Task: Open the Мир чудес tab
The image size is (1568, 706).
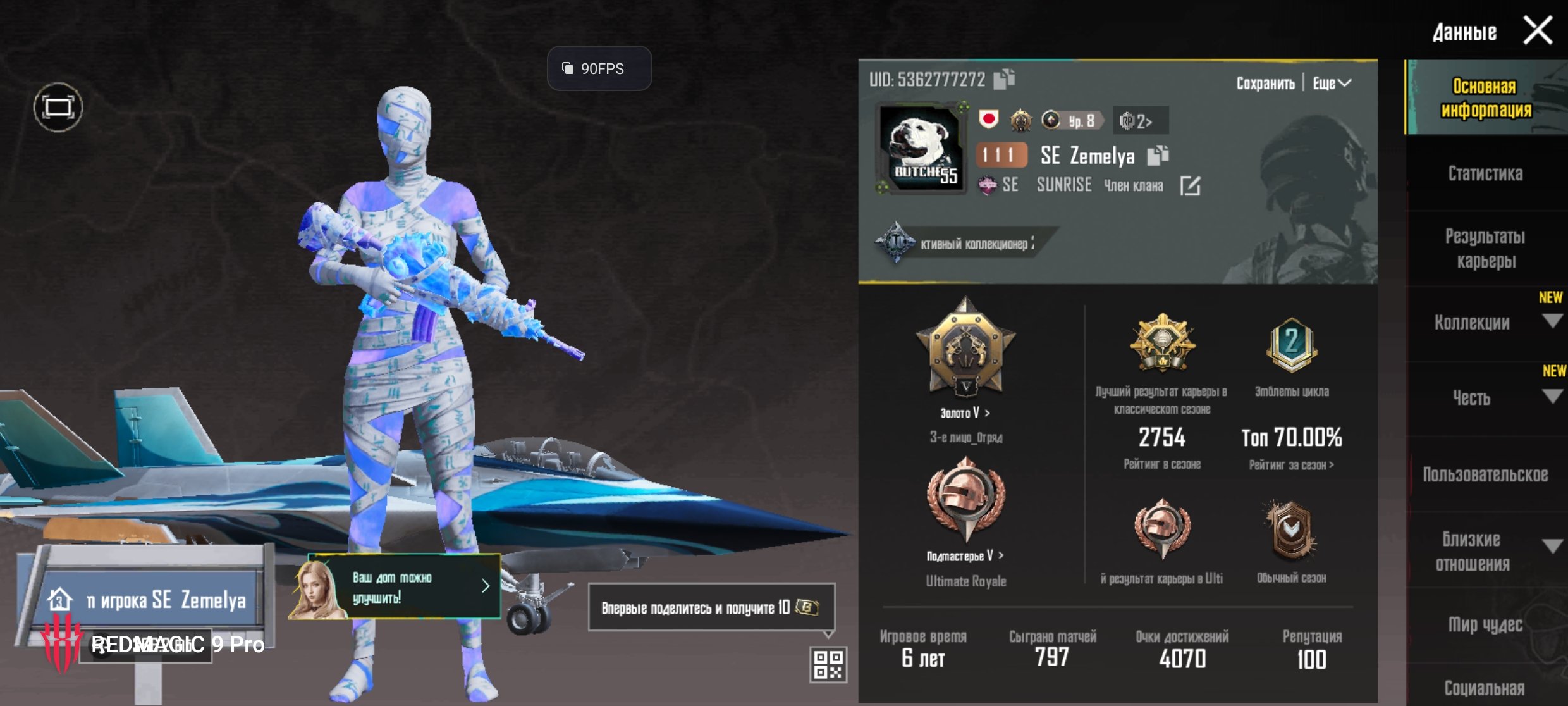Action: (1485, 625)
